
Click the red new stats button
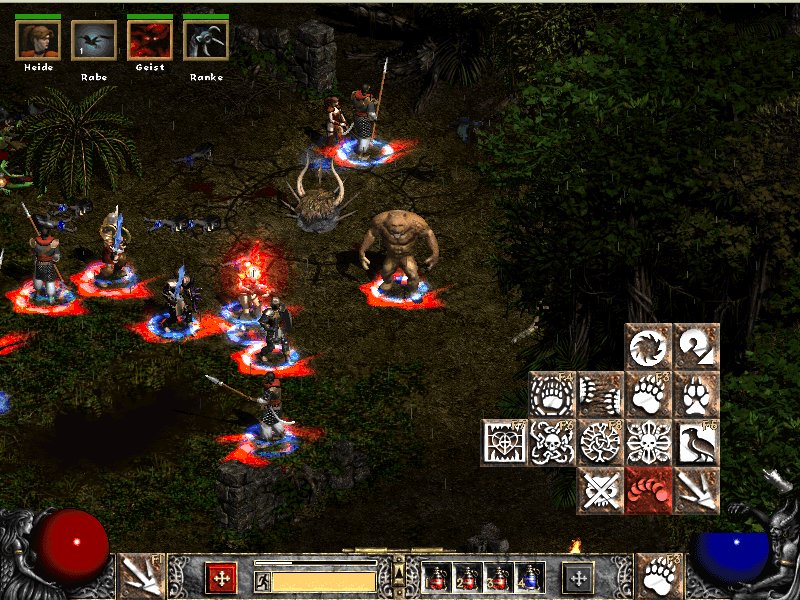pyautogui.click(x=221, y=577)
